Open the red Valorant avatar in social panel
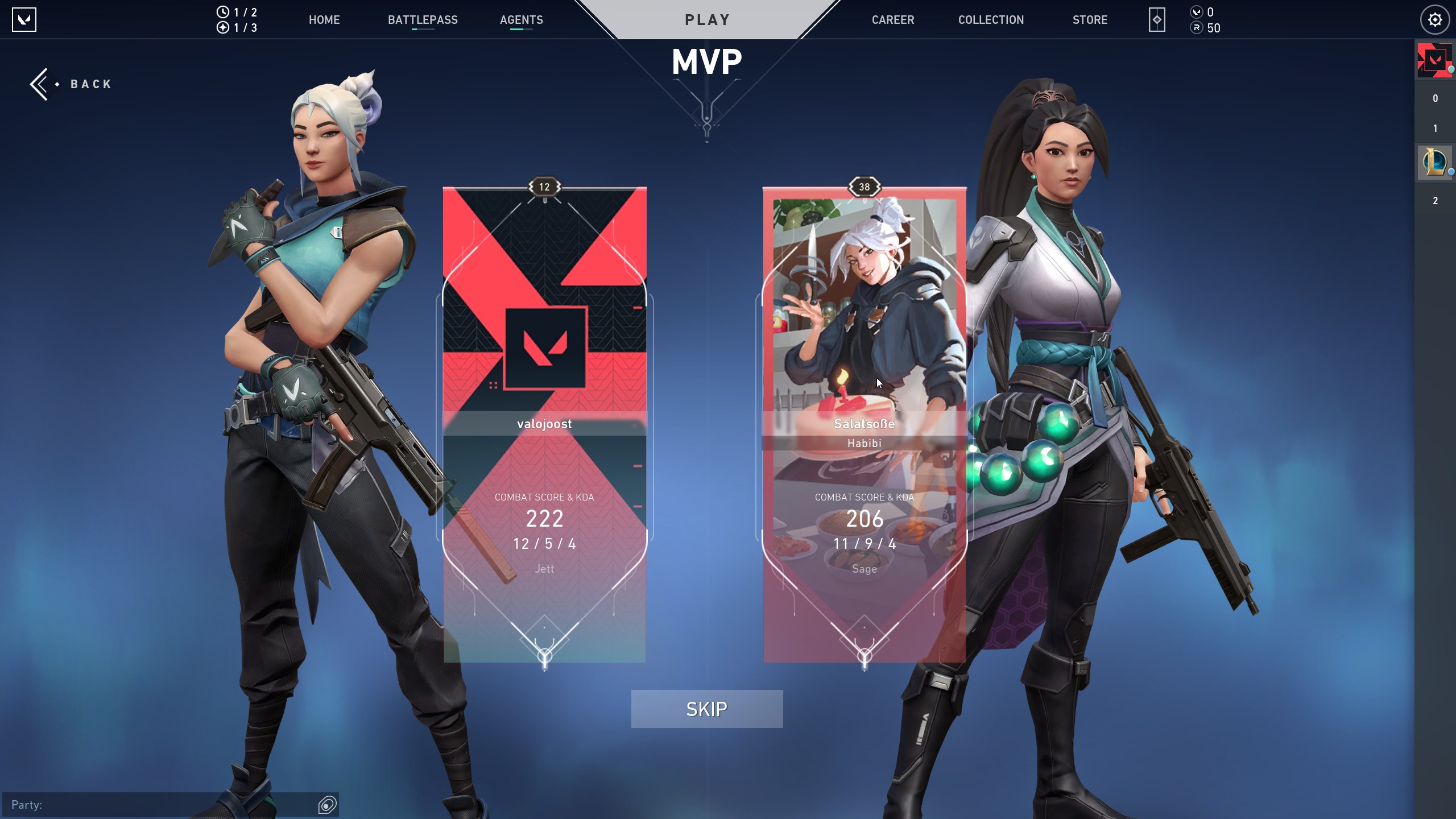The image size is (1456, 819). [x=1434, y=60]
